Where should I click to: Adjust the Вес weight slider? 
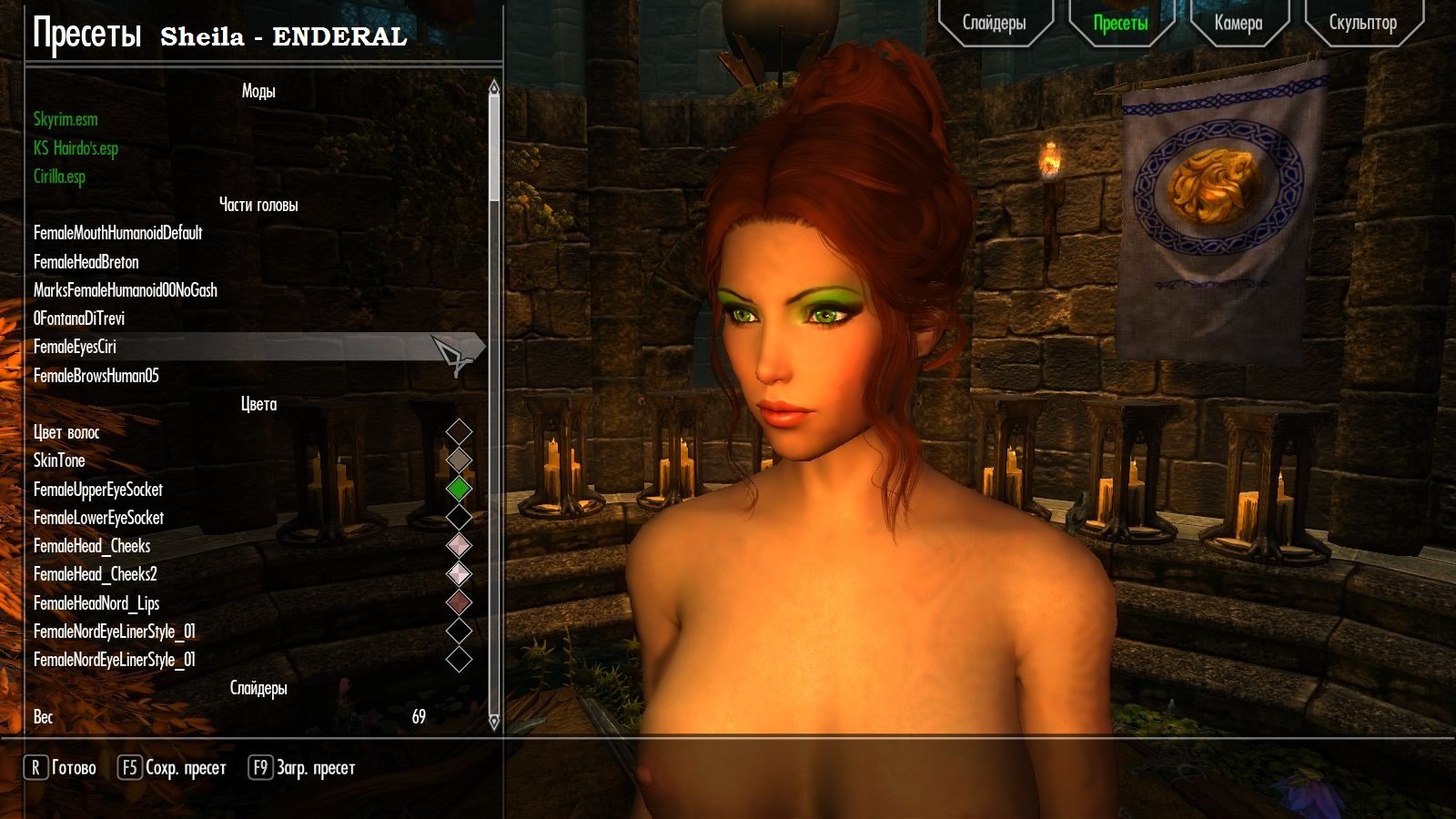pos(227,717)
